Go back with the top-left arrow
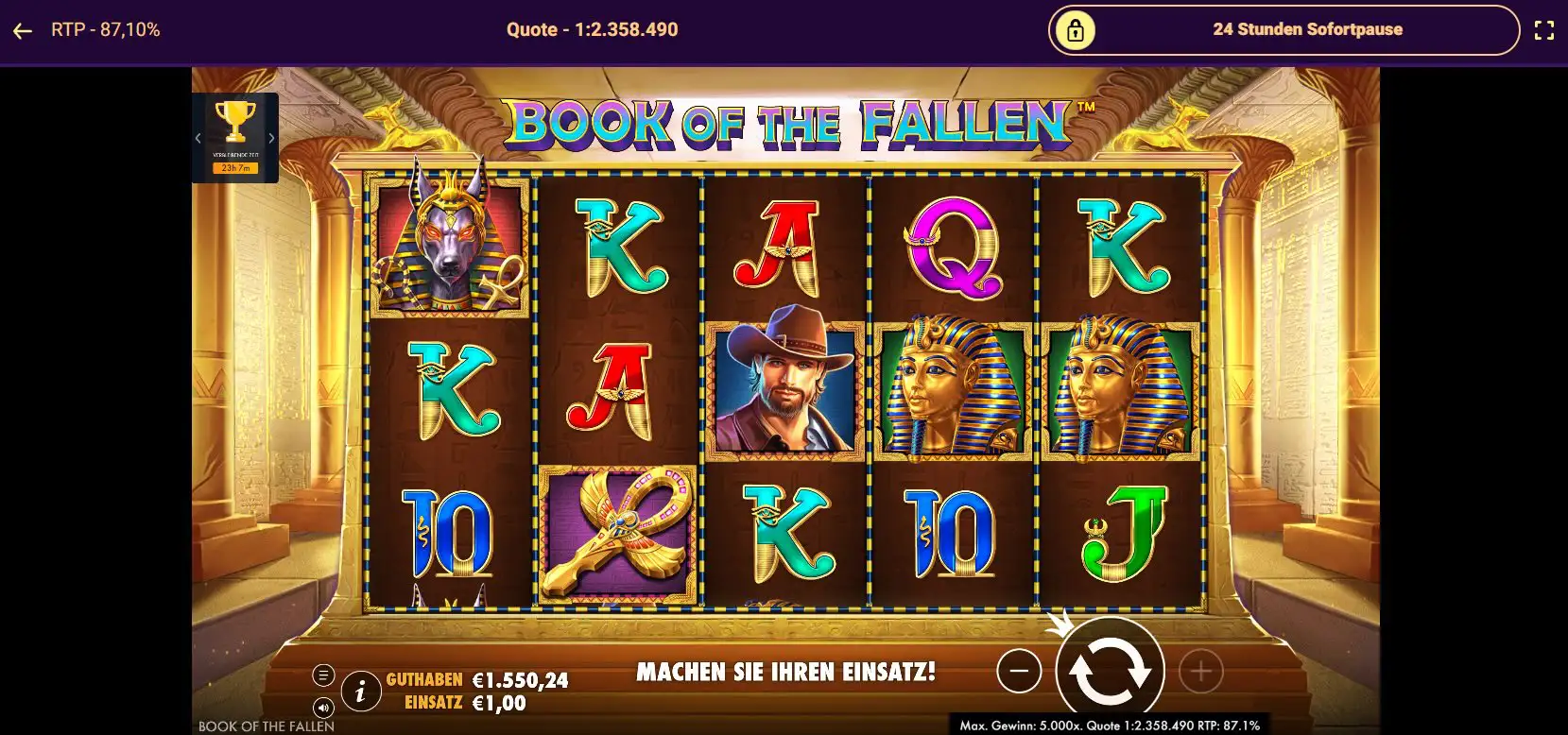 click(x=23, y=30)
